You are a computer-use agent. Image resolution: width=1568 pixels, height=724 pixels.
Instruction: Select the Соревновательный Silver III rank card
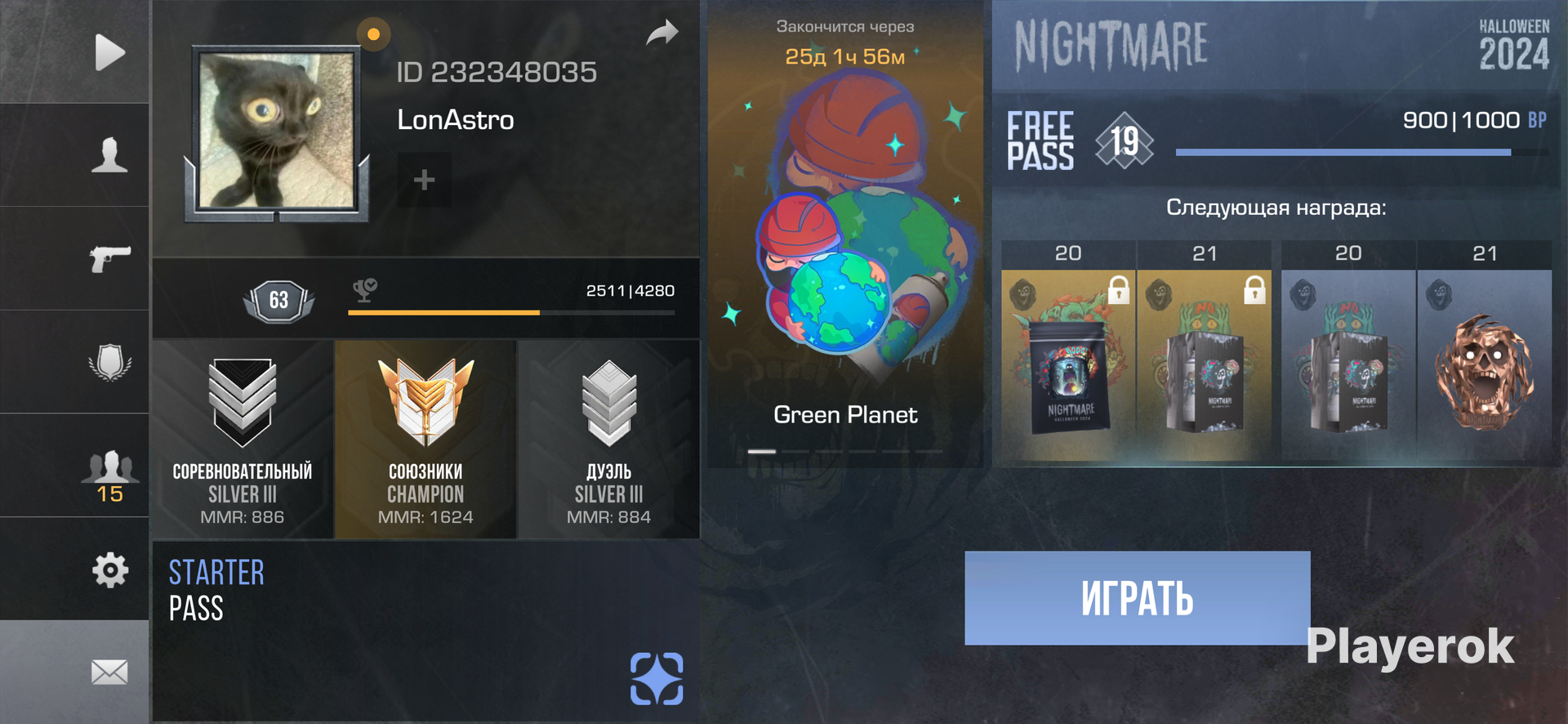(243, 440)
